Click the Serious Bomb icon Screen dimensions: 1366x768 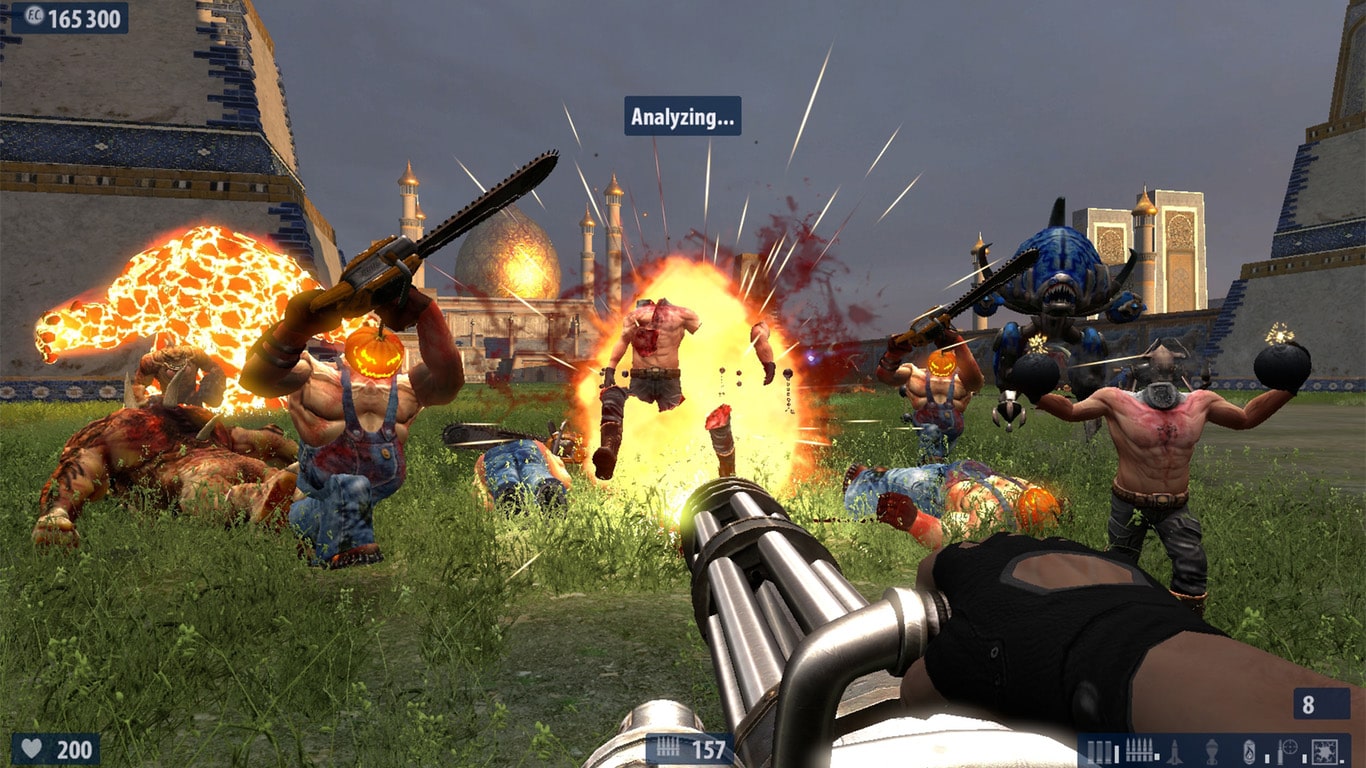tap(1324, 751)
